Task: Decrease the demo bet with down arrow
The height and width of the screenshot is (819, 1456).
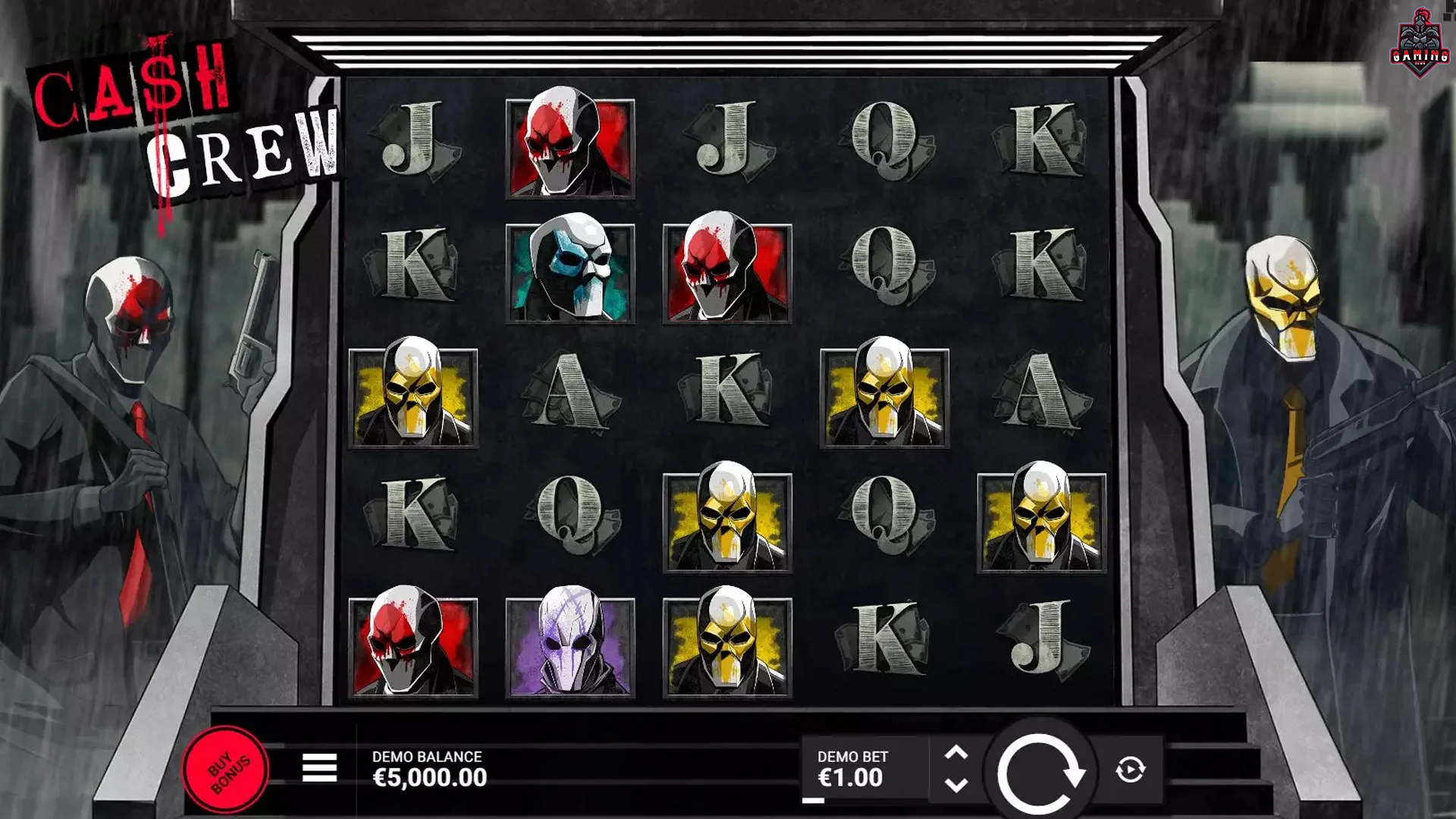Action: point(956,786)
